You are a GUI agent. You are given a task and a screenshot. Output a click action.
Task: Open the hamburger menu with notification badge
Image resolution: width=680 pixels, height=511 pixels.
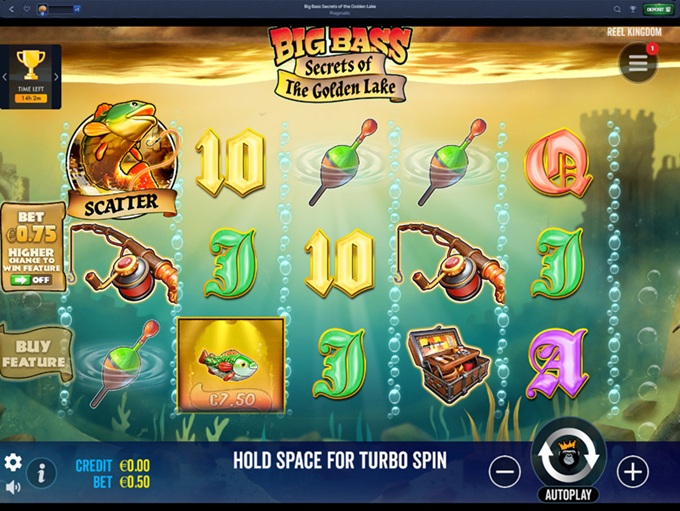(x=638, y=63)
